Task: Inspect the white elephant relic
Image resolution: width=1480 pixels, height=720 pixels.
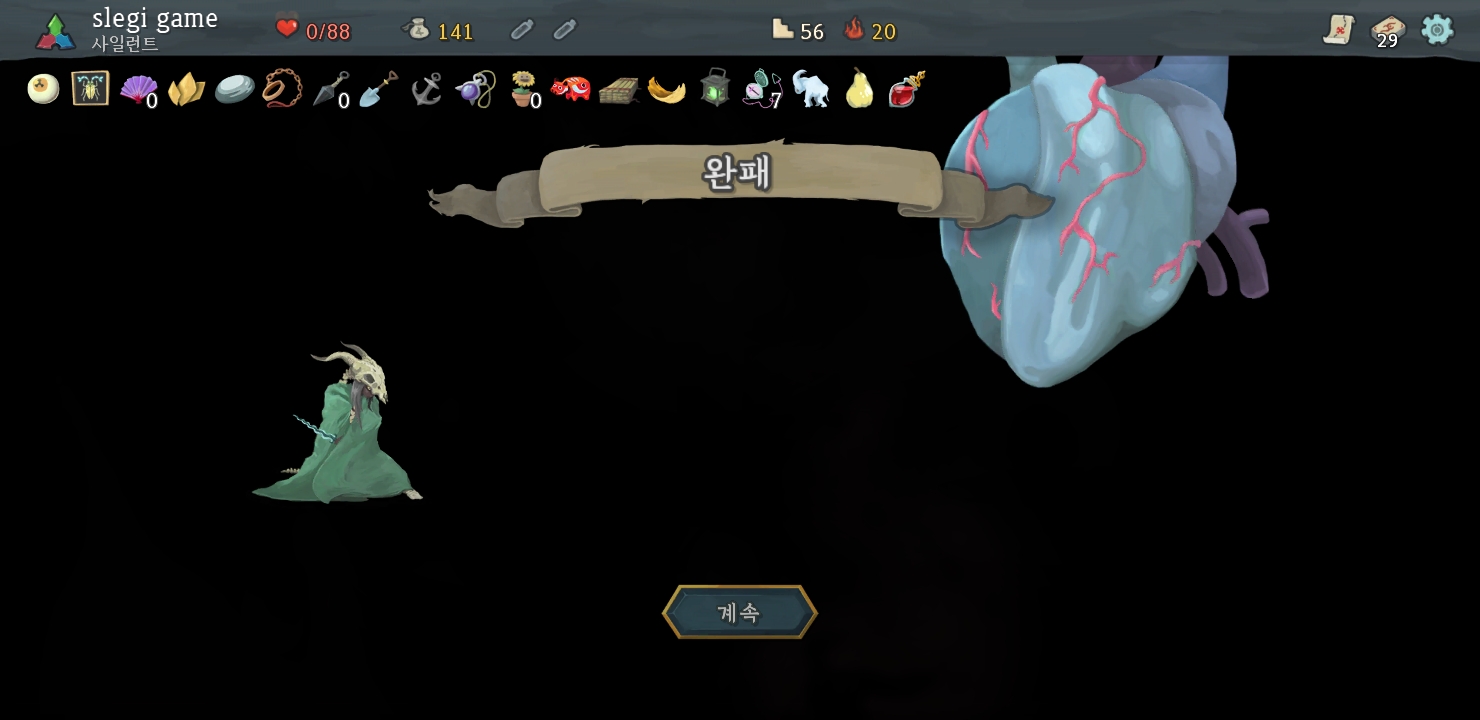Action: coord(810,89)
